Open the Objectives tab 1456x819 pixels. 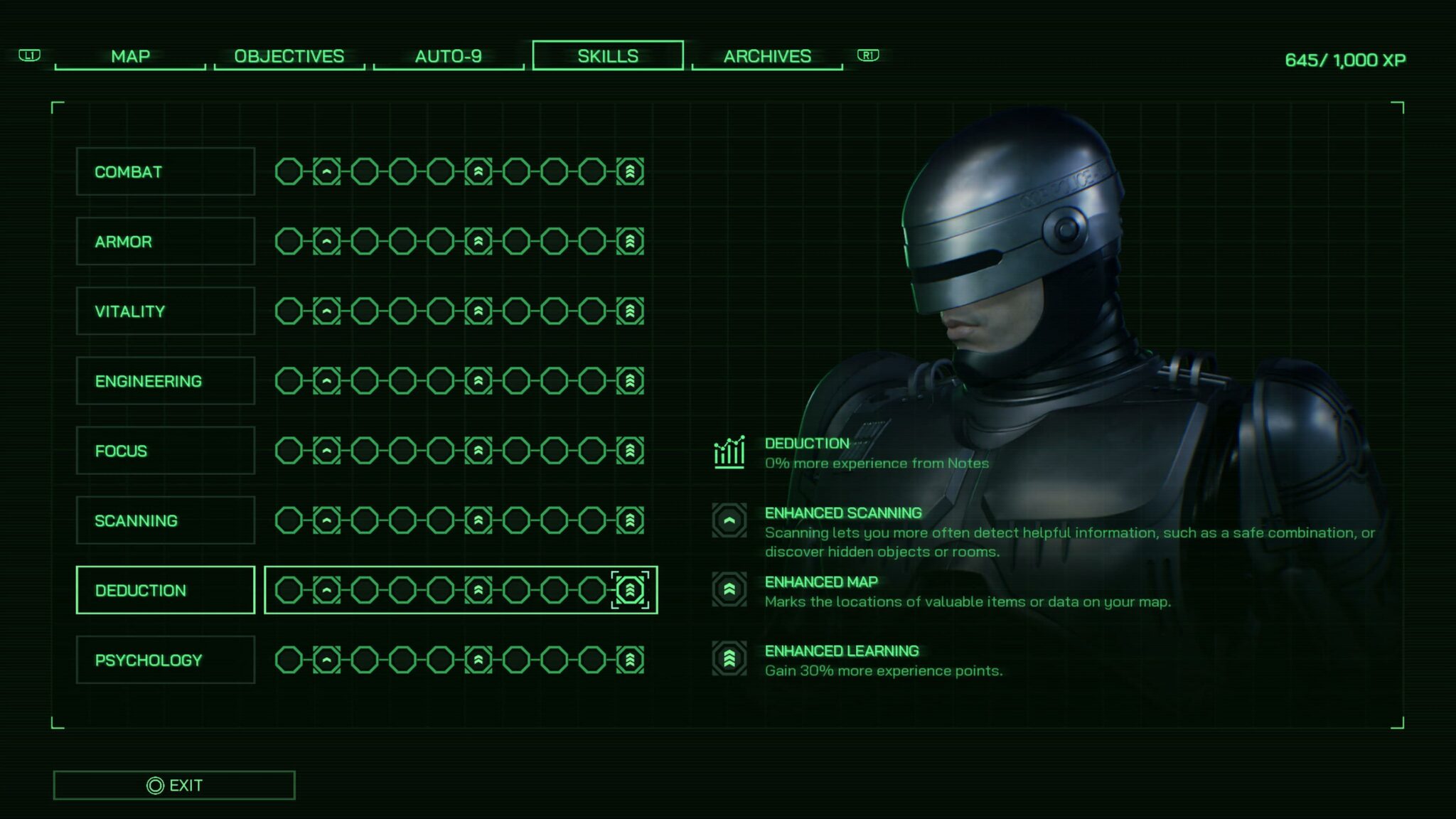click(x=289, y=56)
